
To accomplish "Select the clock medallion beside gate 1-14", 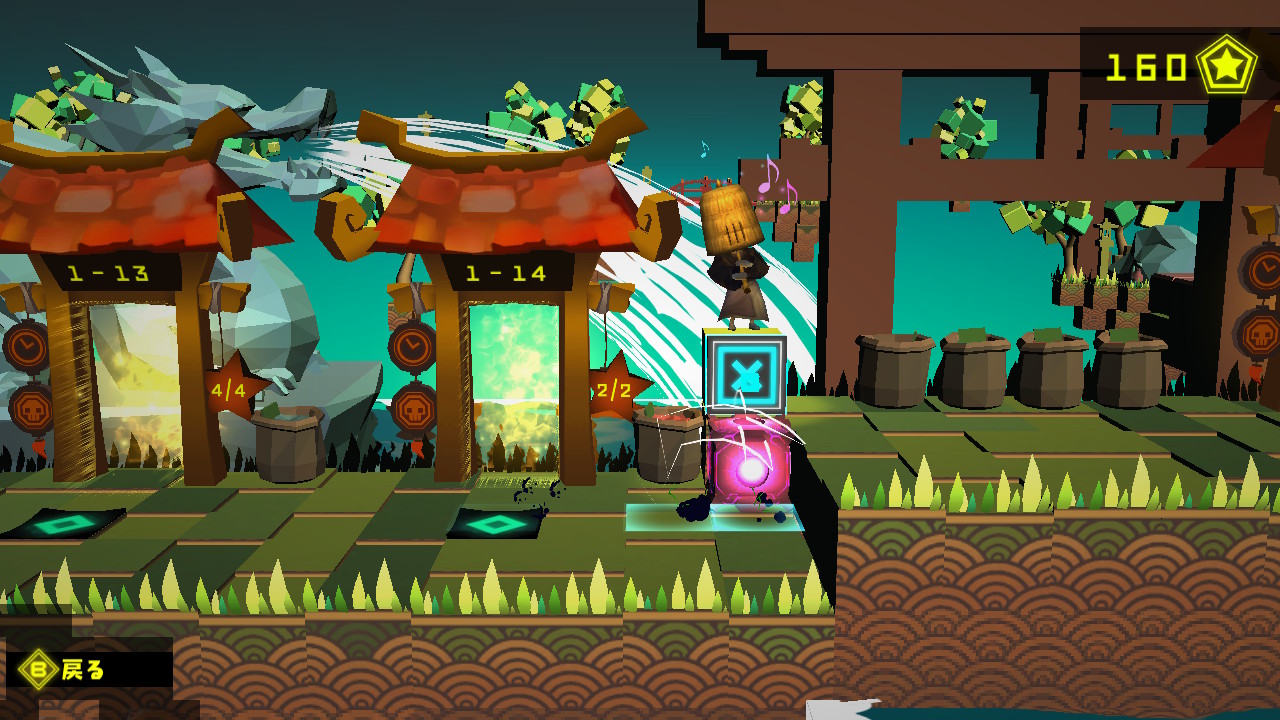I will coord(411,346).
